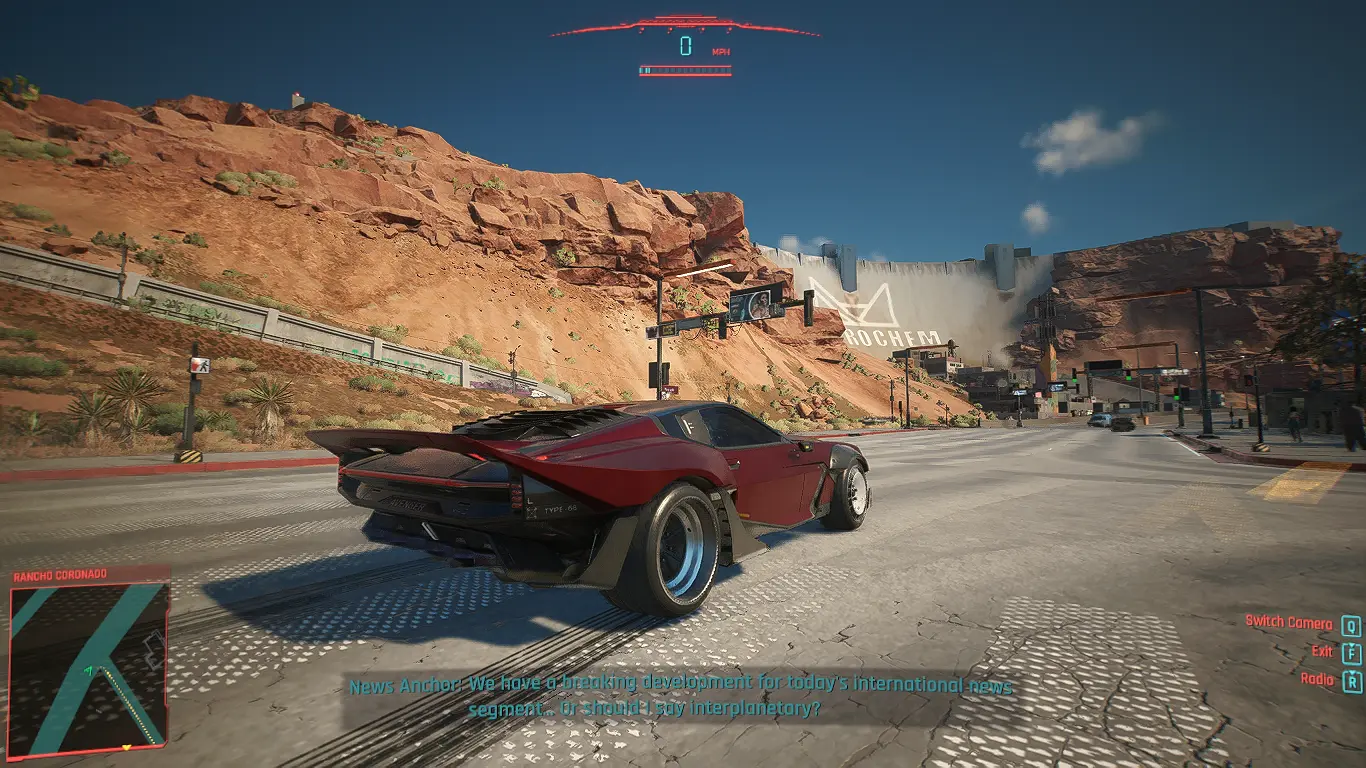The width and height of the screenshot is (1366, 768).
Task: Click the Rancho Coronado minimap
Action: [x=88, y=668]
